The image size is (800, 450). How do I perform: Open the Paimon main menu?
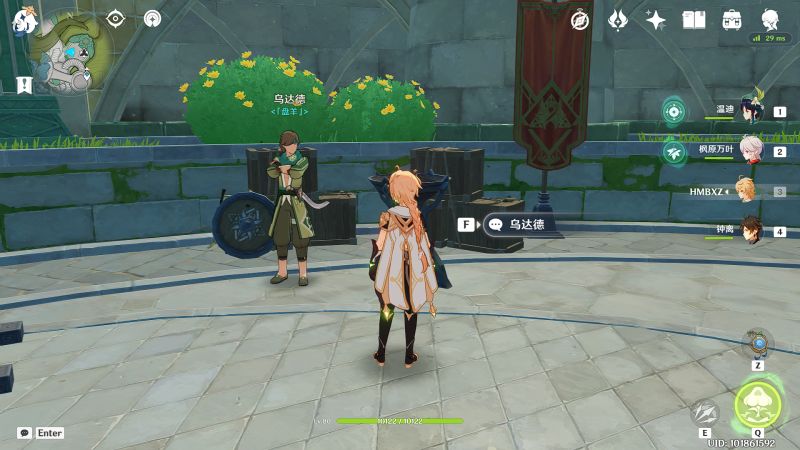(24, 20)
